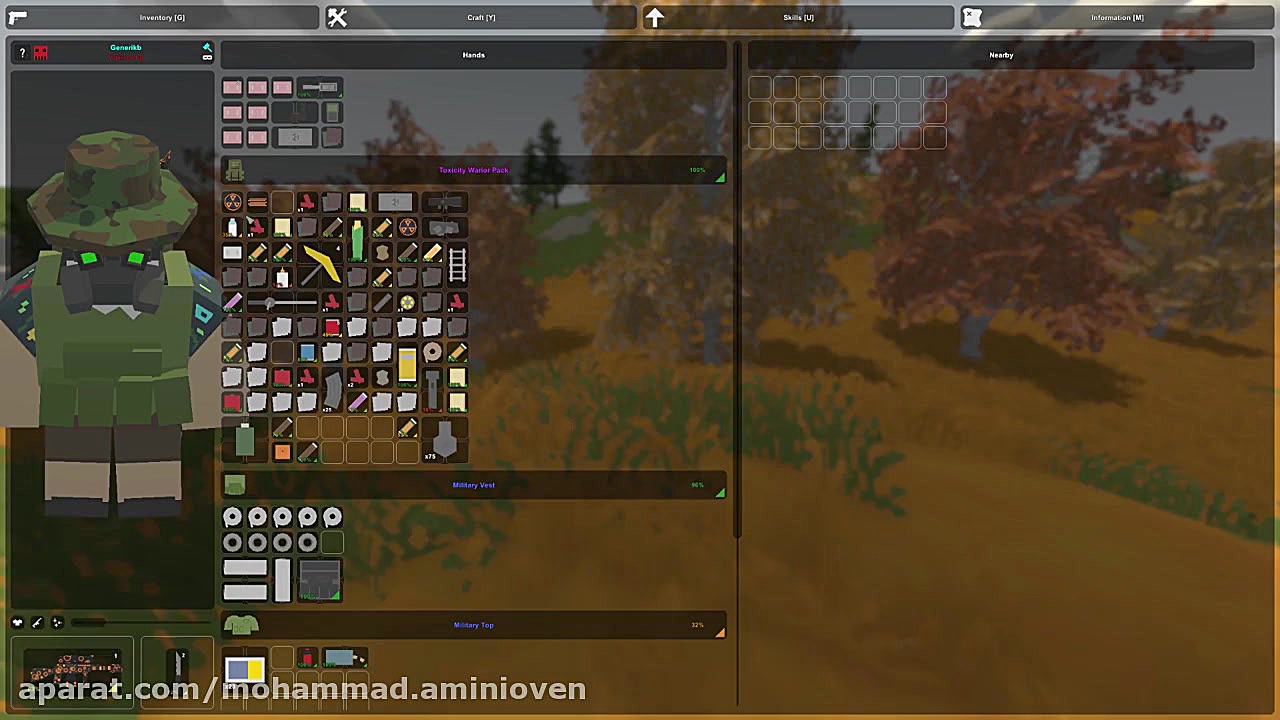Click the duct tape roll item
The width and height of the screenshot is (1280, 720).
click(x=432, y=350)
